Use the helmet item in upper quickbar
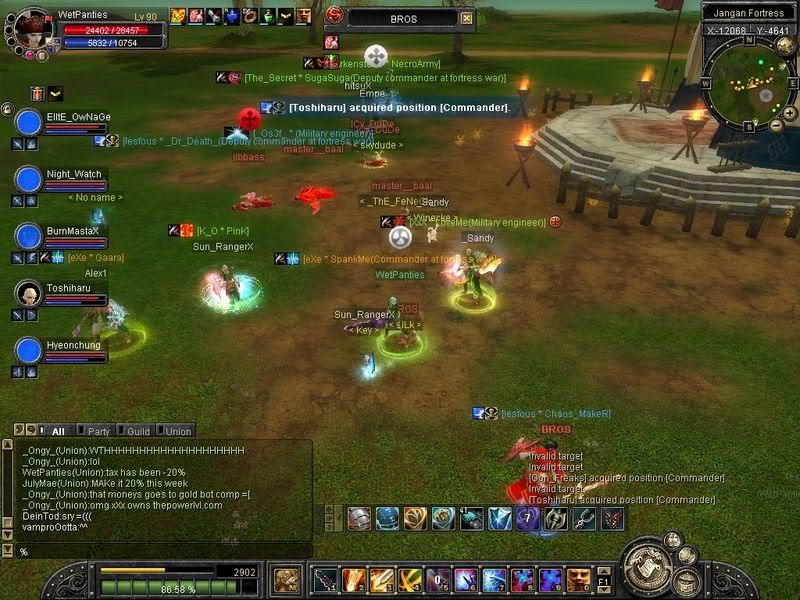The width and height of the screenshot is (800, 600). [x=359, y=518]
